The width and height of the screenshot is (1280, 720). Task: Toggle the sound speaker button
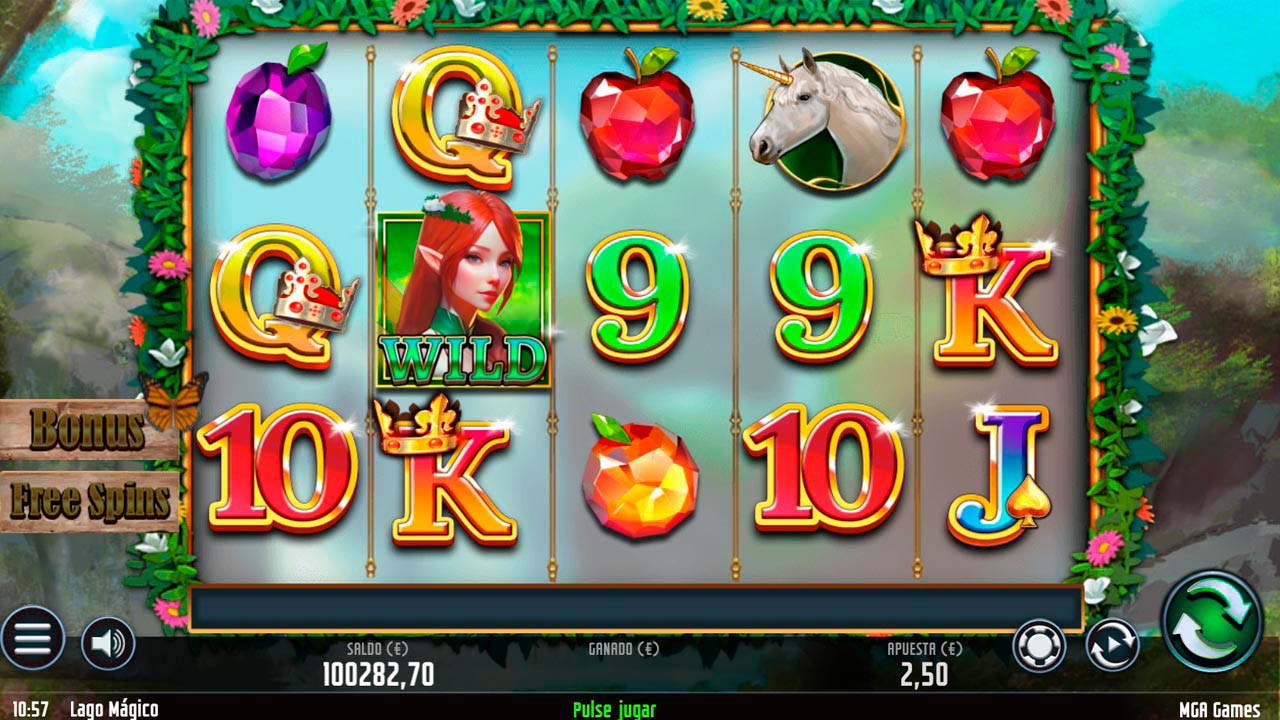pos(107,643)
